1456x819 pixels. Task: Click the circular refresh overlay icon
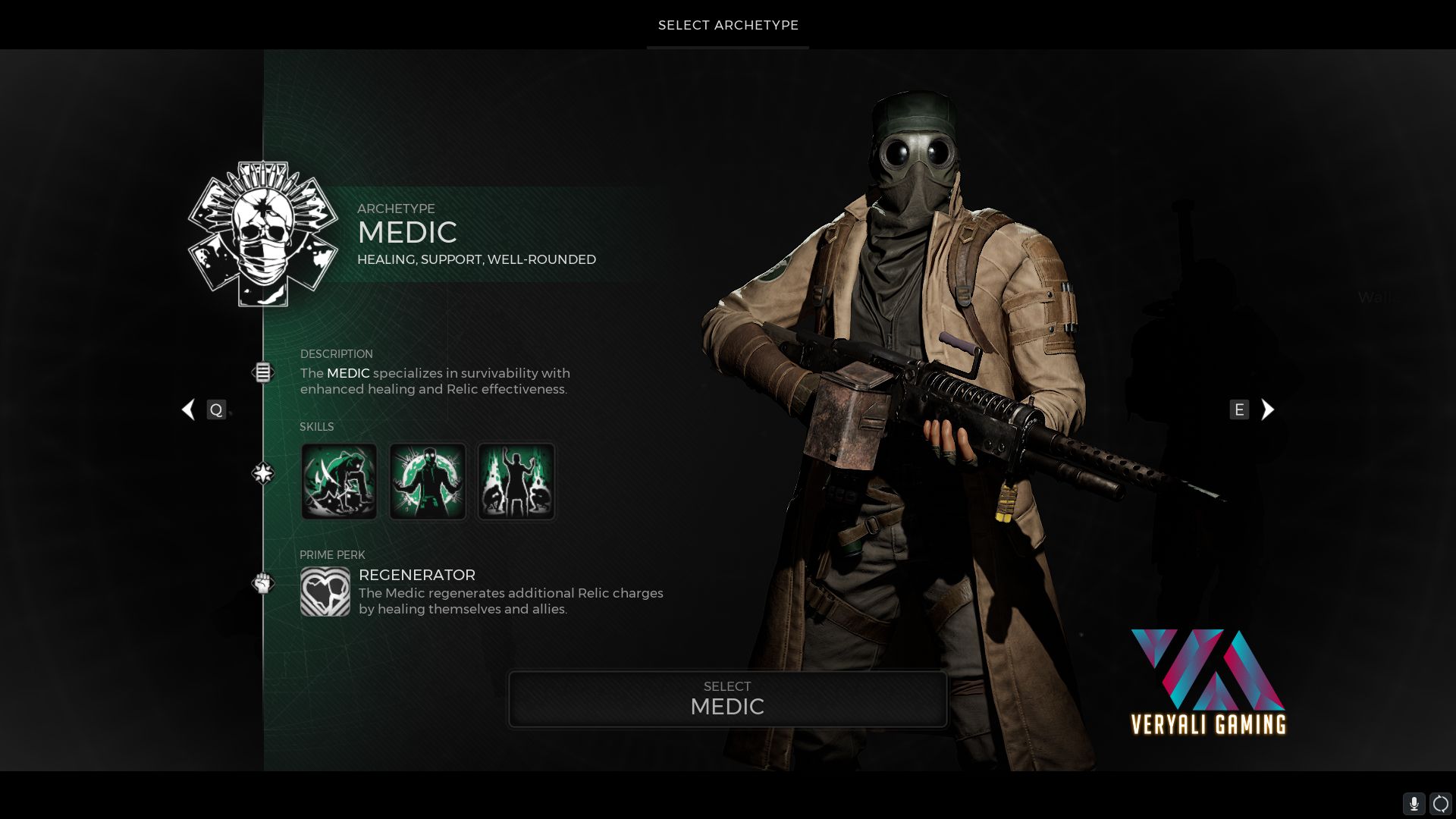[1440, 804]
